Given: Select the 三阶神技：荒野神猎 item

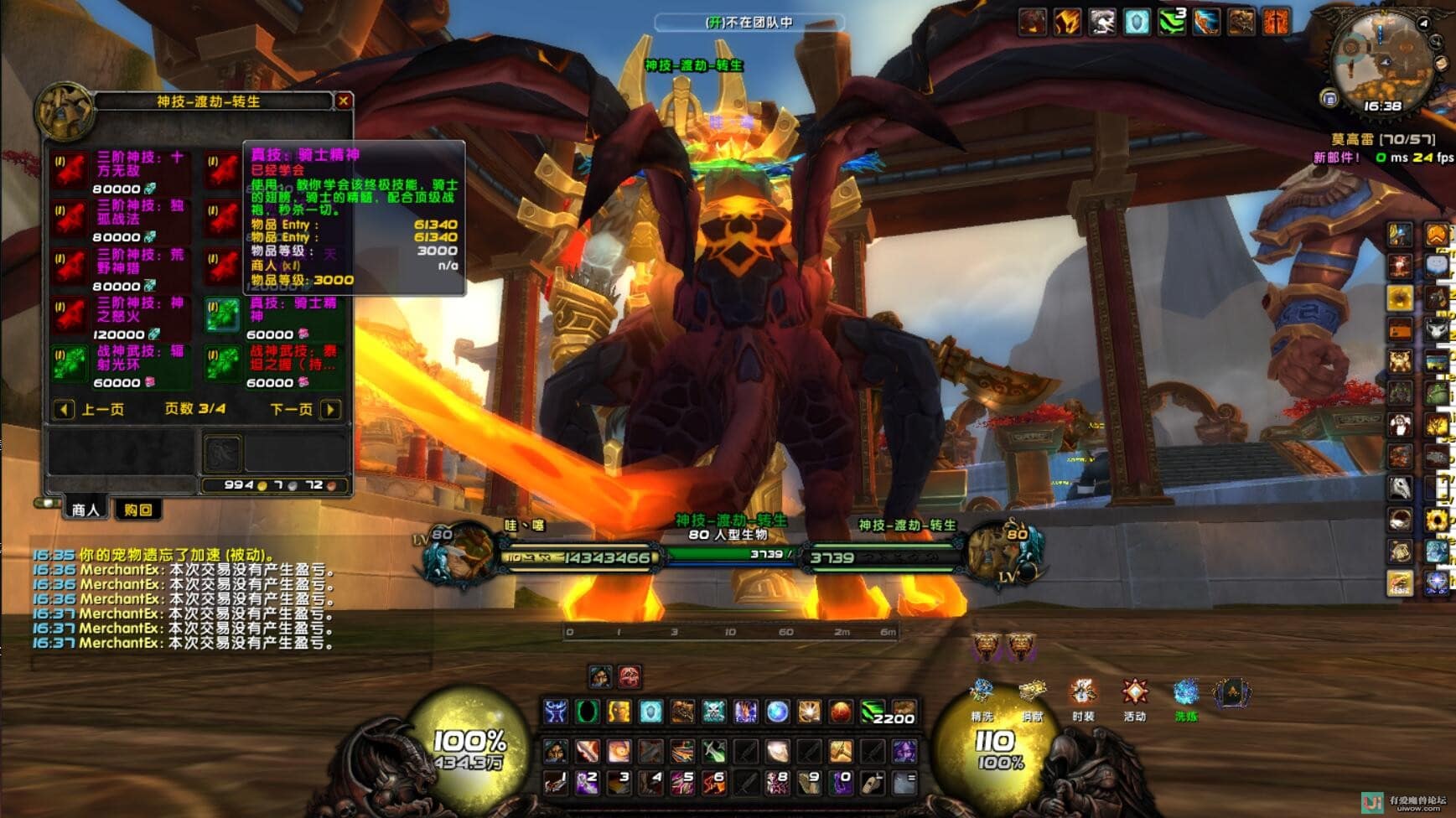Looking at the screenshot, I should (70, 267).
